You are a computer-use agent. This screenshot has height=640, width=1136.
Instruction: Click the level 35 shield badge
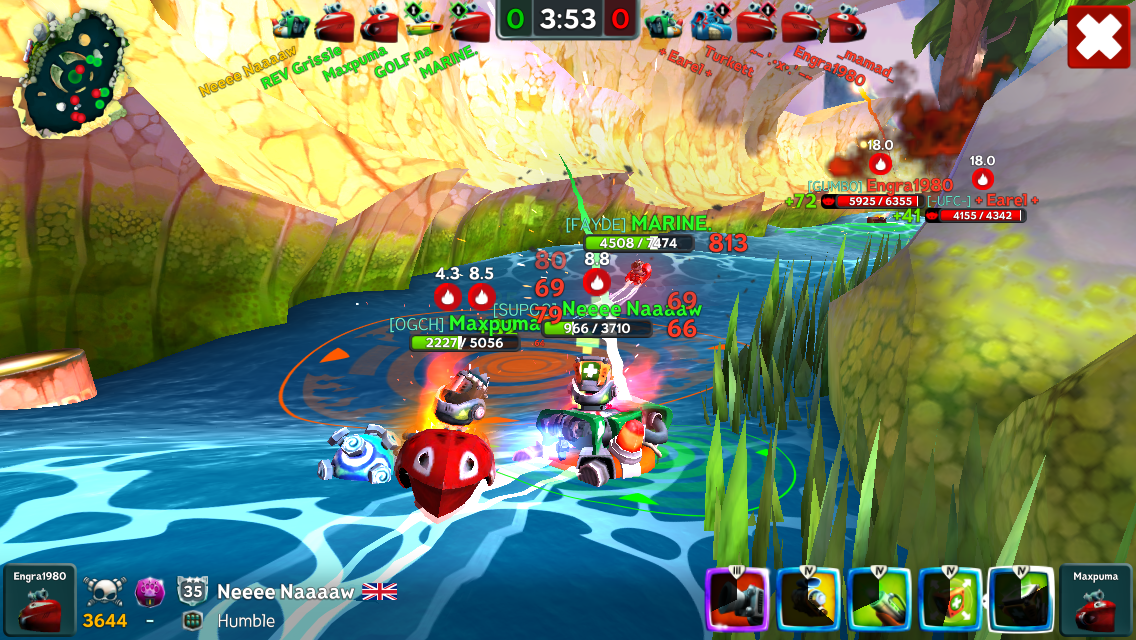point(193,589)
